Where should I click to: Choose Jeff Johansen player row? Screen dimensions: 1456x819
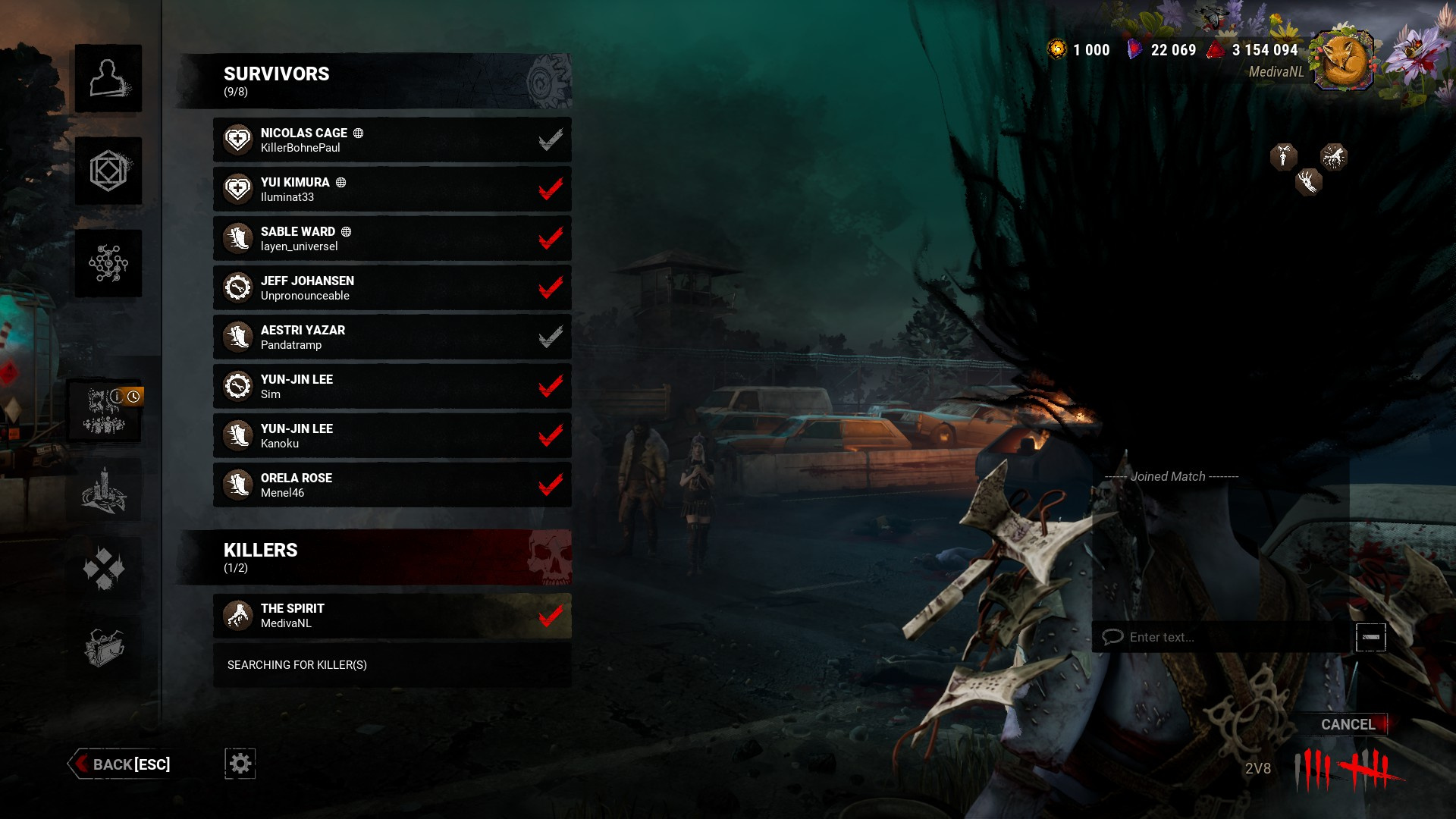[x=392, y=287]
